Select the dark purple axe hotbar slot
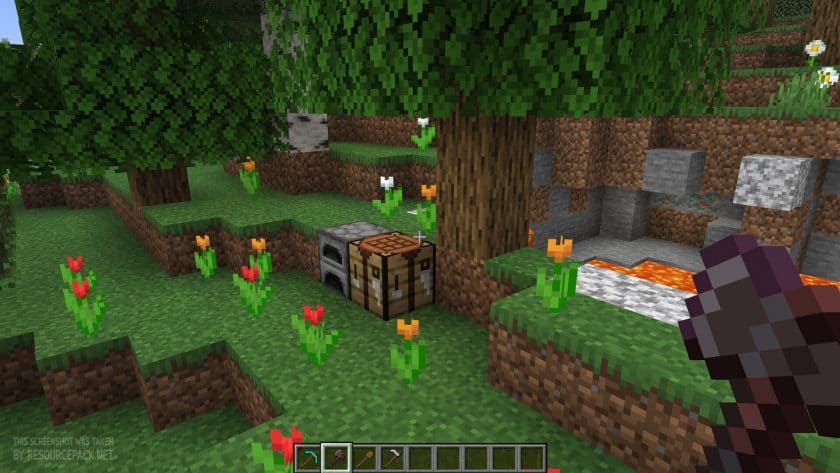Image resolution: width=840 pixels, height=473 pixels. [339, 457]
